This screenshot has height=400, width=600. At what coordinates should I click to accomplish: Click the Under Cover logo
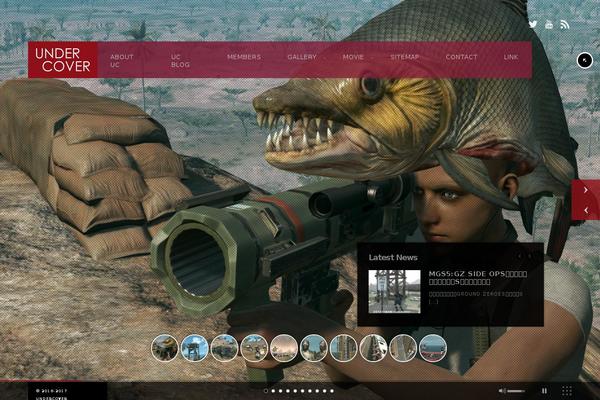[x=63, y=60]
